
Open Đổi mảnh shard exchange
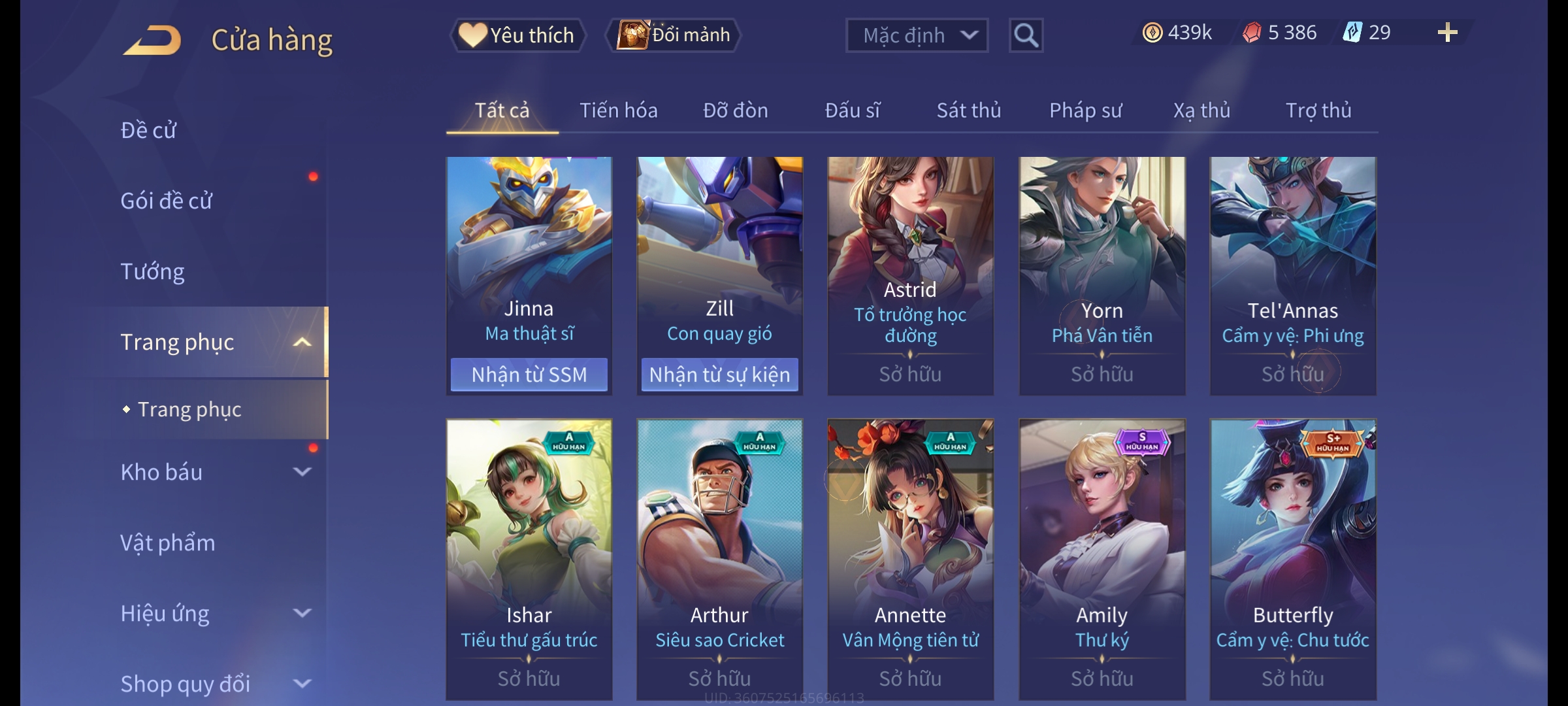click(x=674, y=35)
